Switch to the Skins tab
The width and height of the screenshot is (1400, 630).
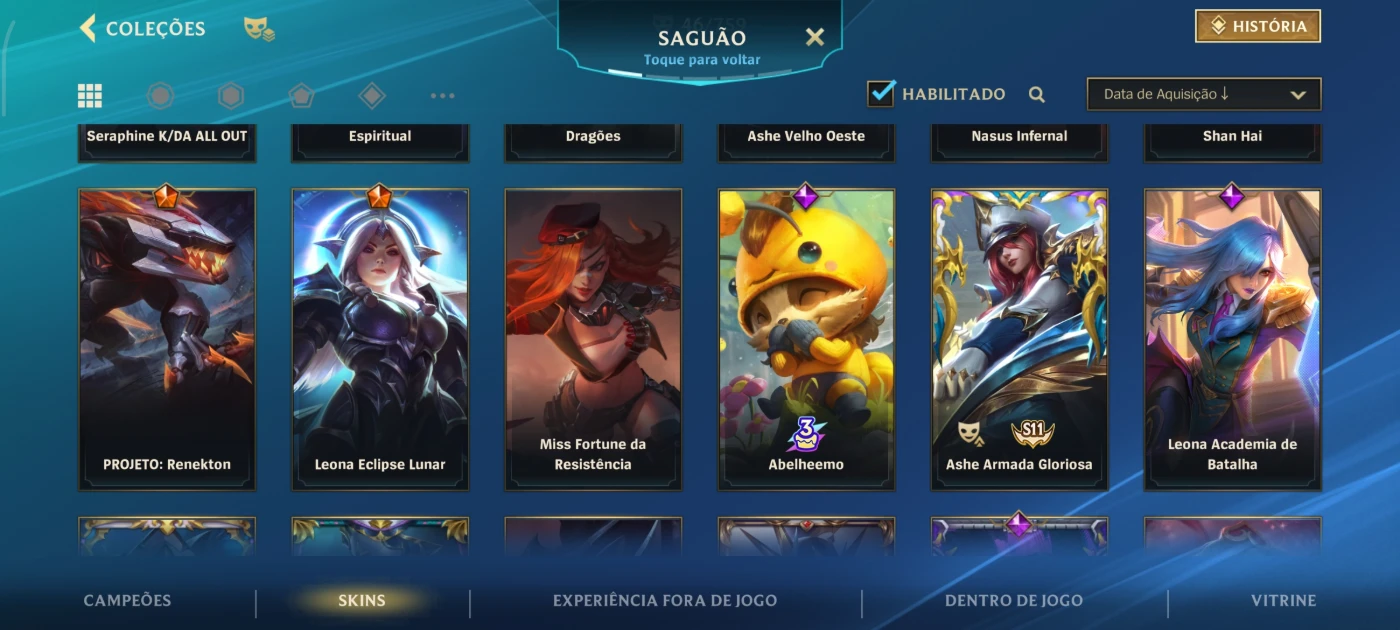tap(362, 601)
